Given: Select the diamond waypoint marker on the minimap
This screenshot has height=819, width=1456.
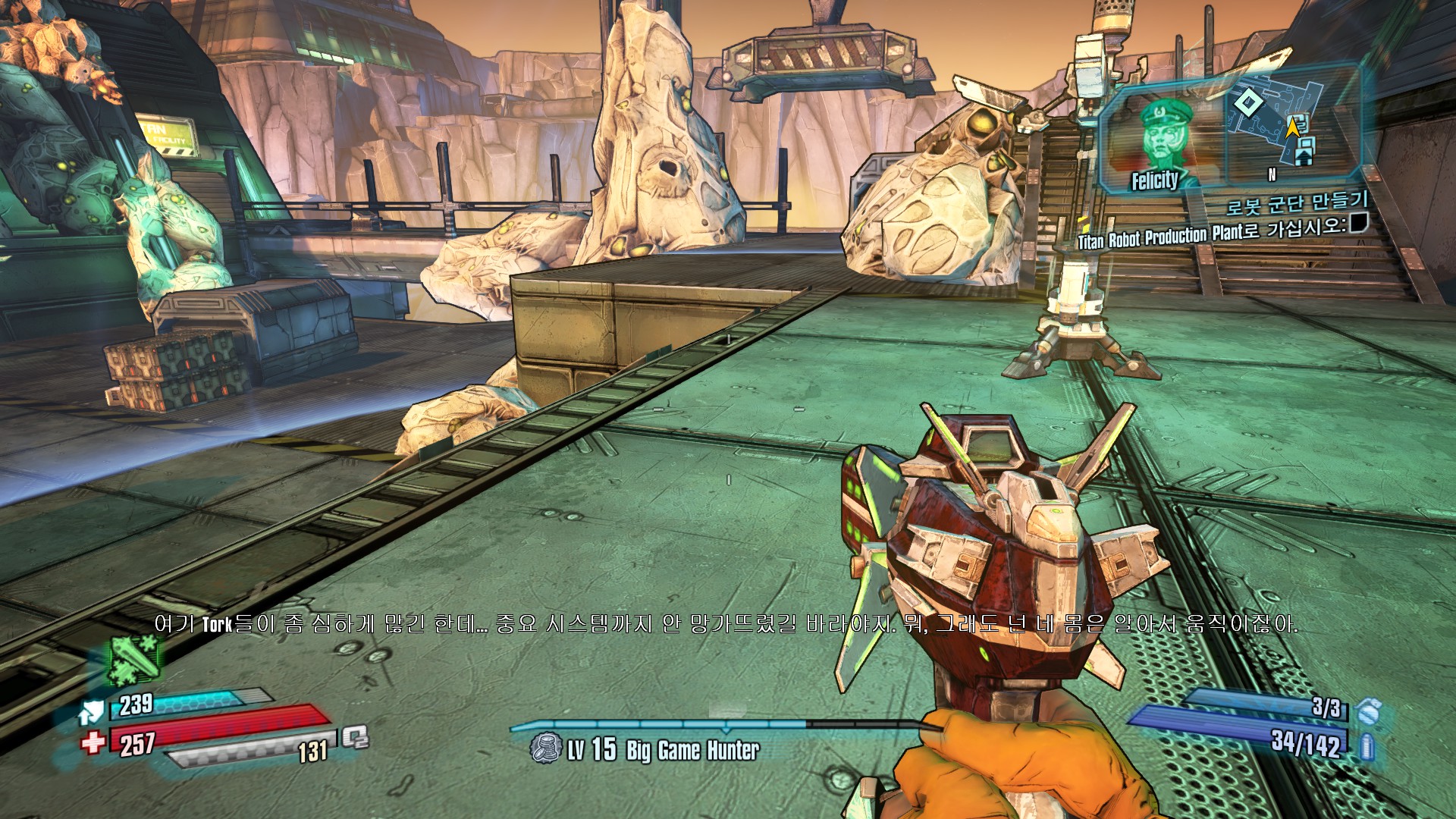Looking at the screenshot, I should (1247, 102).
